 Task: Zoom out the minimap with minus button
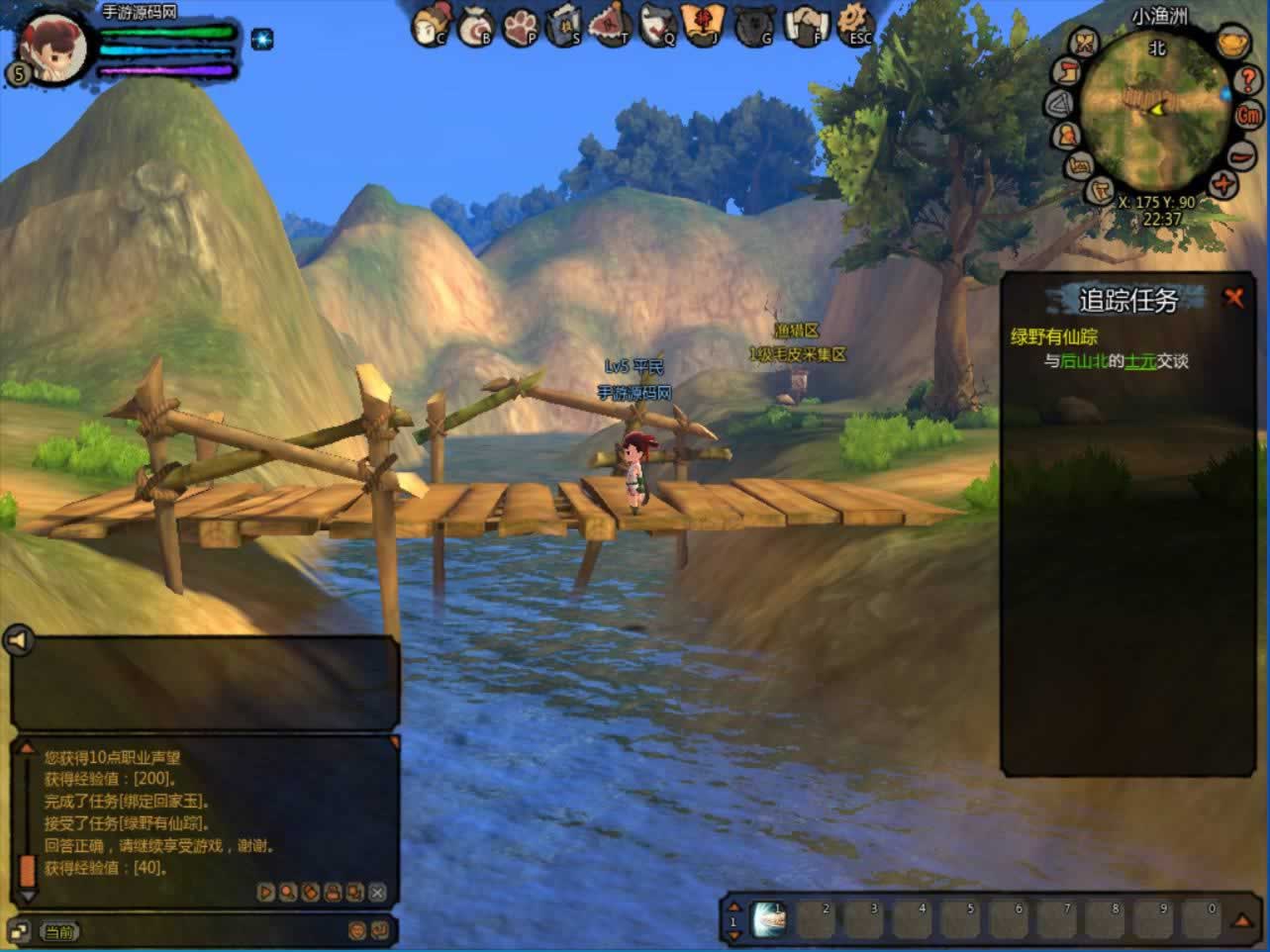tap(1241, 154)
